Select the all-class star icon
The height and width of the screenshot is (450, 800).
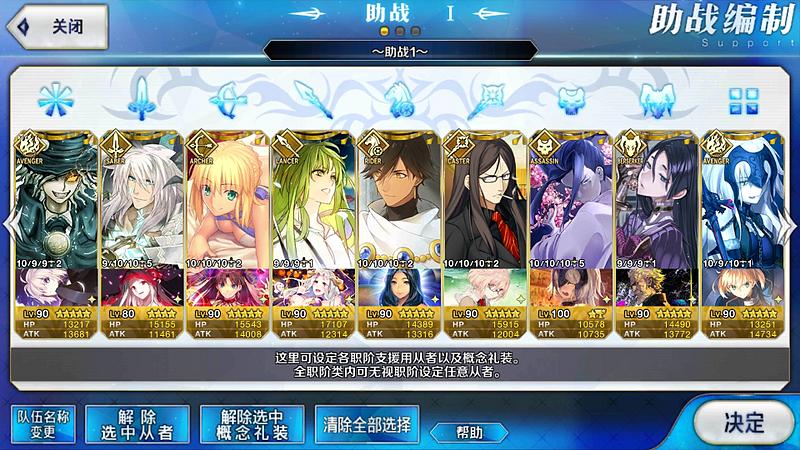coord(55,99)
